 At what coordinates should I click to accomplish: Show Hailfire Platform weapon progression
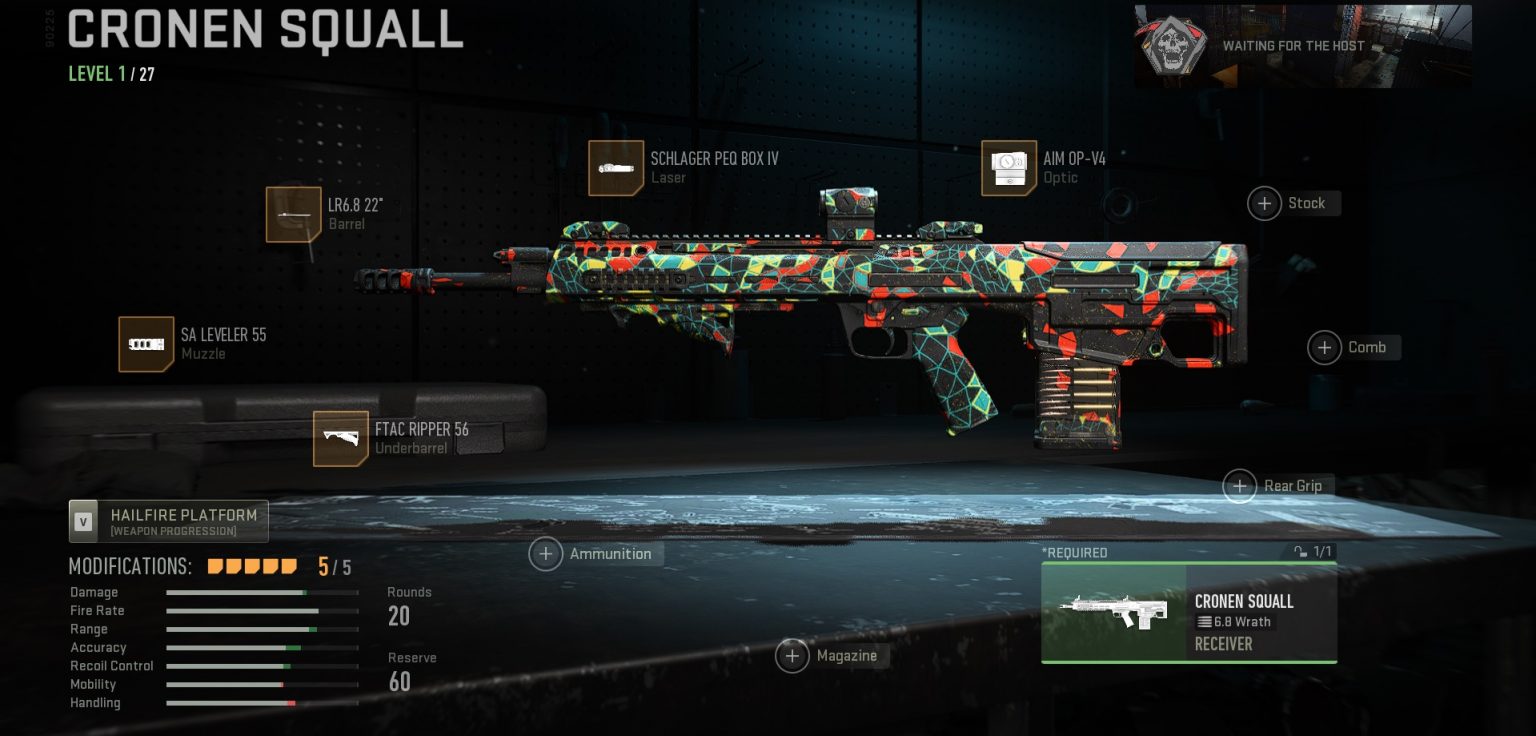coord(169,521)
